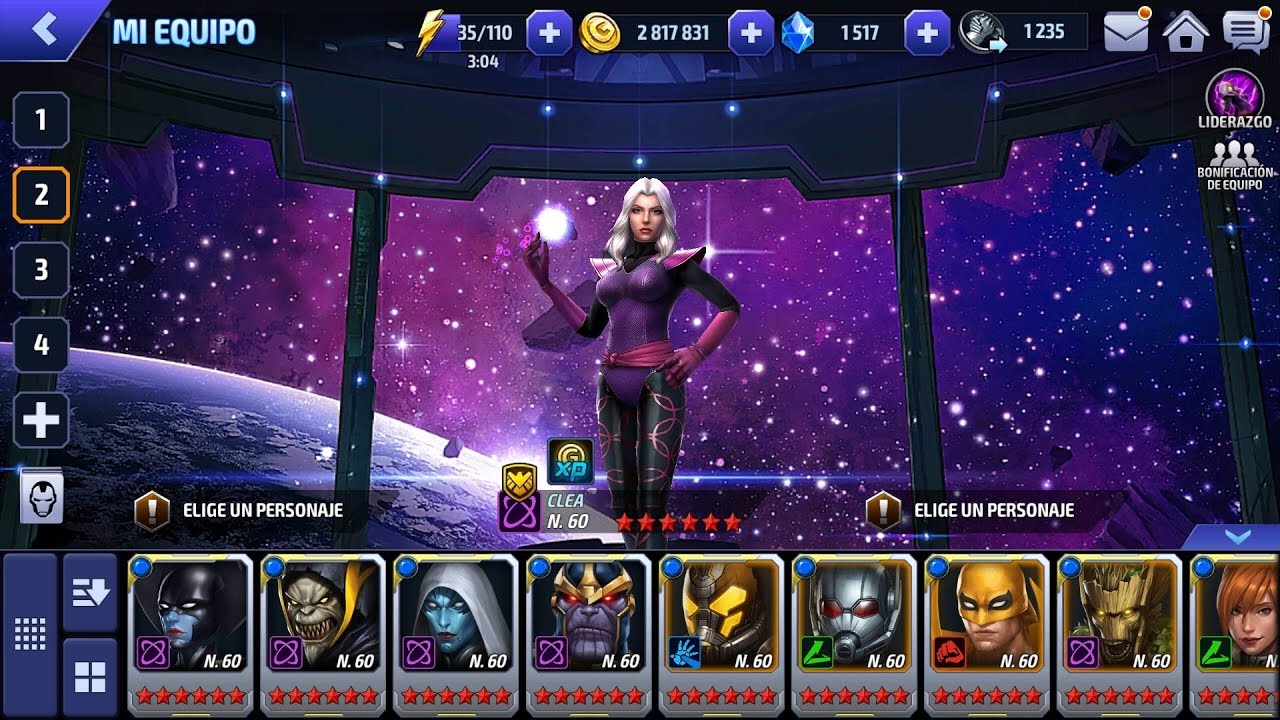This screenshot has height=720, width=1280.
Task: Switch to team tab 1
Action: tap(40, 120)
